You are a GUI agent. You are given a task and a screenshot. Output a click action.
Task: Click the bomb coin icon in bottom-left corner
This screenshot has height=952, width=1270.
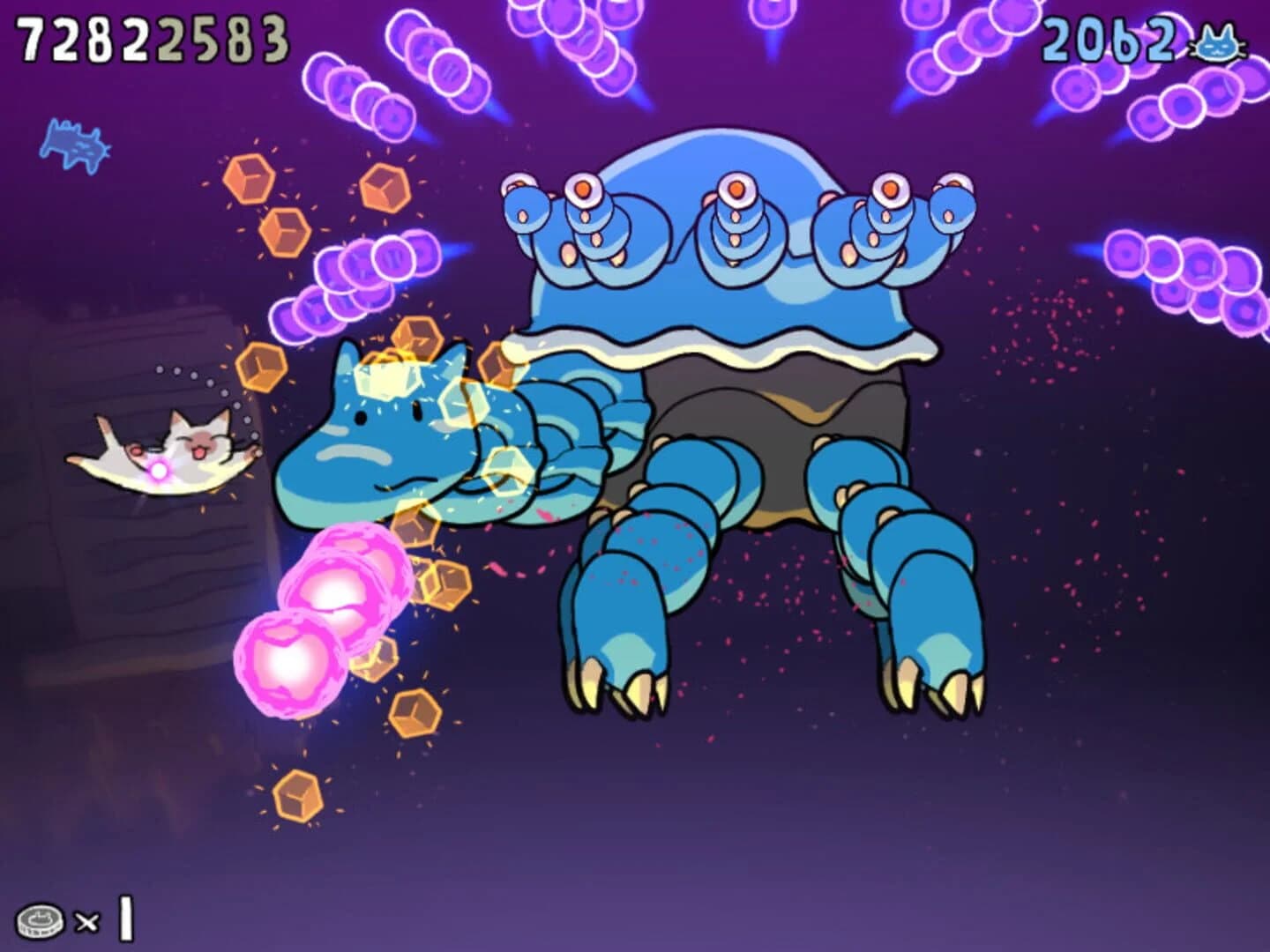(40, 919)
